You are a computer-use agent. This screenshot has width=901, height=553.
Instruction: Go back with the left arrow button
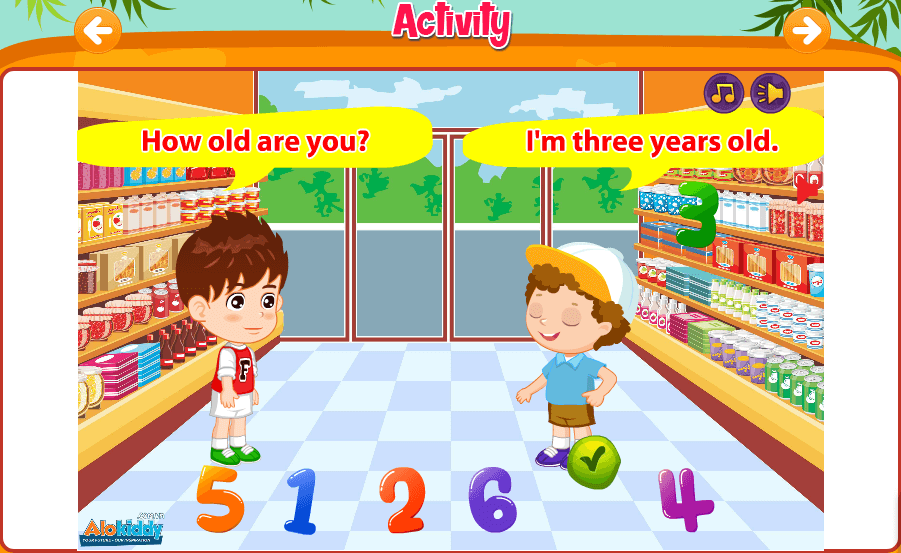coord(98,31)
